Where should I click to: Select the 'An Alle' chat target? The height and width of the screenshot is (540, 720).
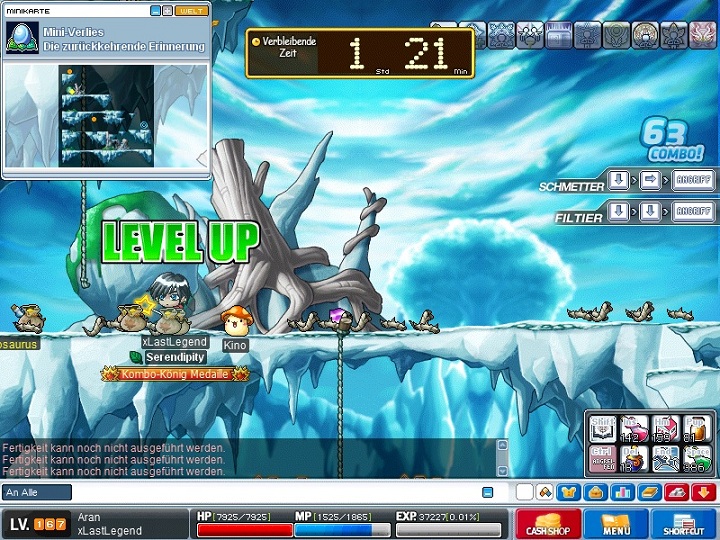(37, 492)
